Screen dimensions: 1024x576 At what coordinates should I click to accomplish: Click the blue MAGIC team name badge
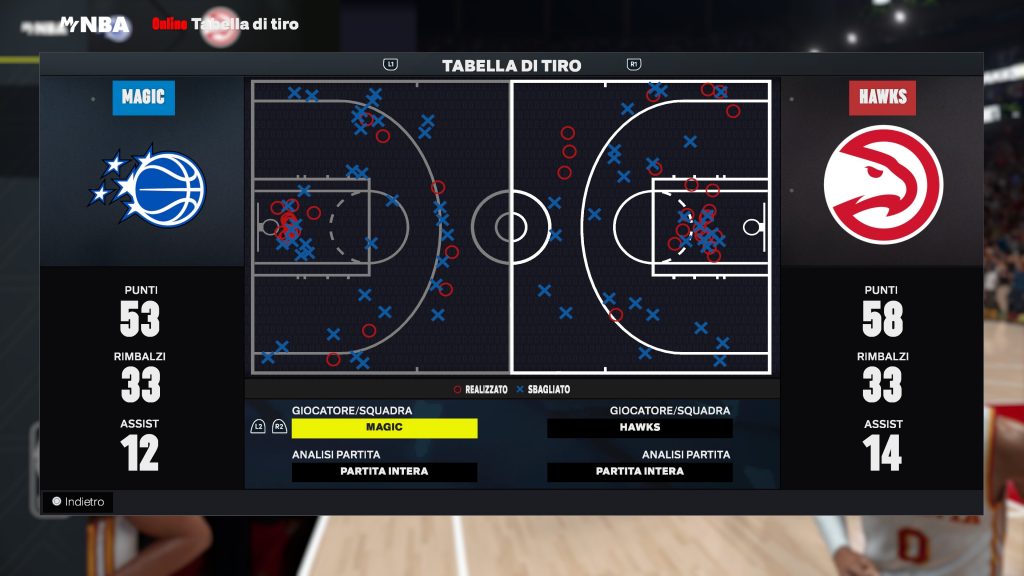click(143, 97)
